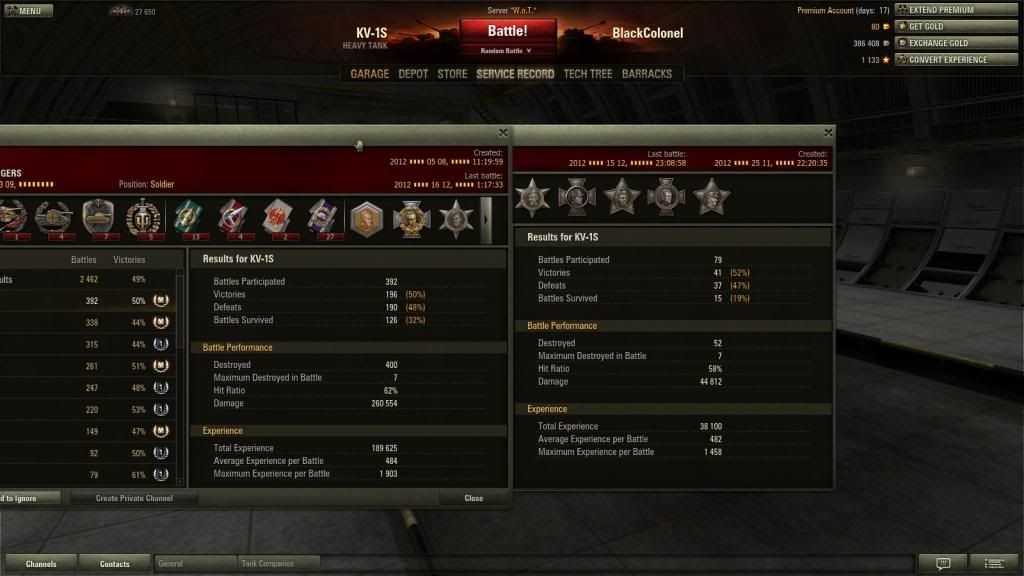Image resolution: width=1024 pixels, height=576 pixels.
Task: Open the Channels list
Action: coord(41,564)
